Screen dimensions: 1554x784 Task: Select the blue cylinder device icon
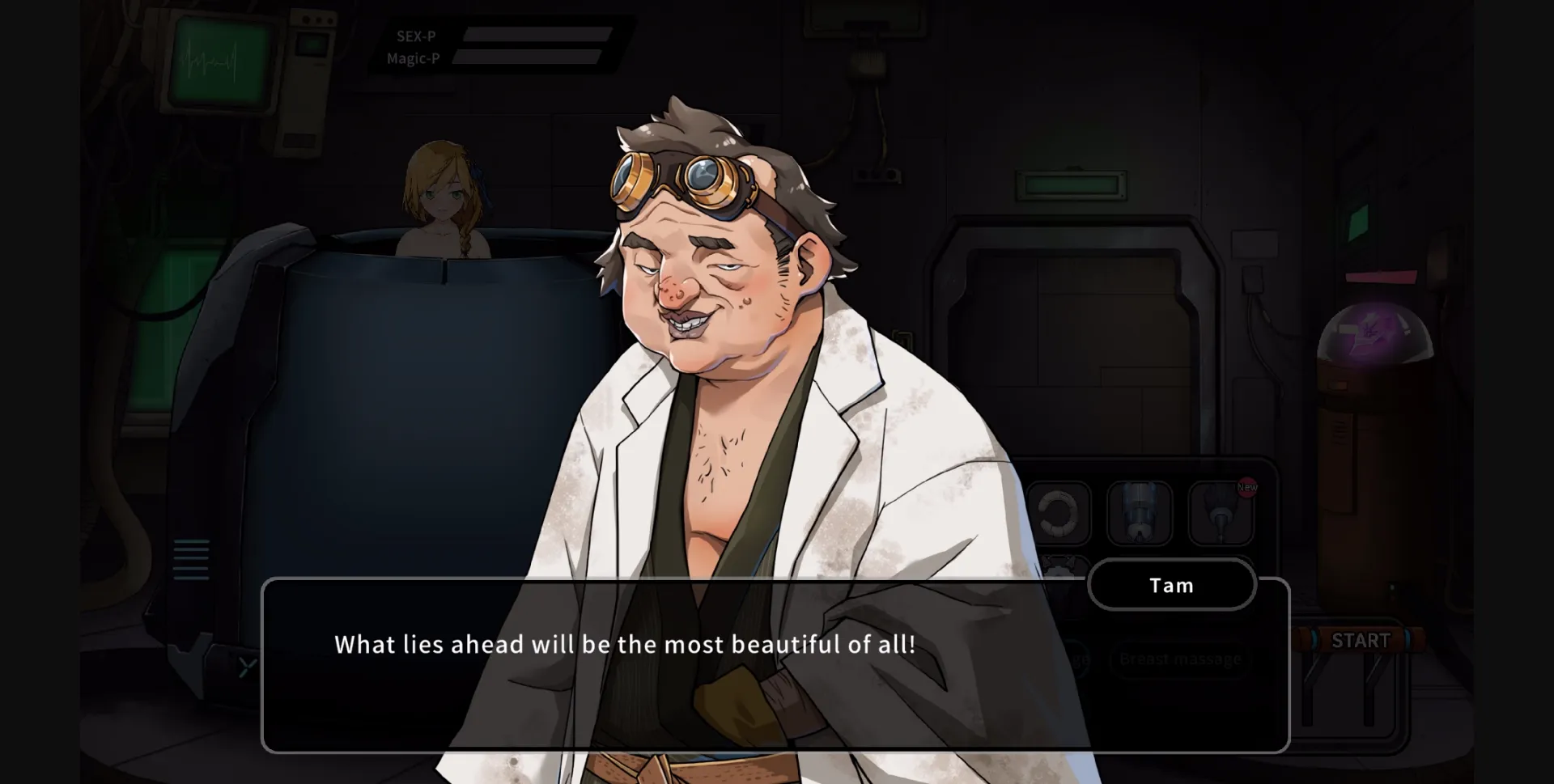(x=1139, y=512)
